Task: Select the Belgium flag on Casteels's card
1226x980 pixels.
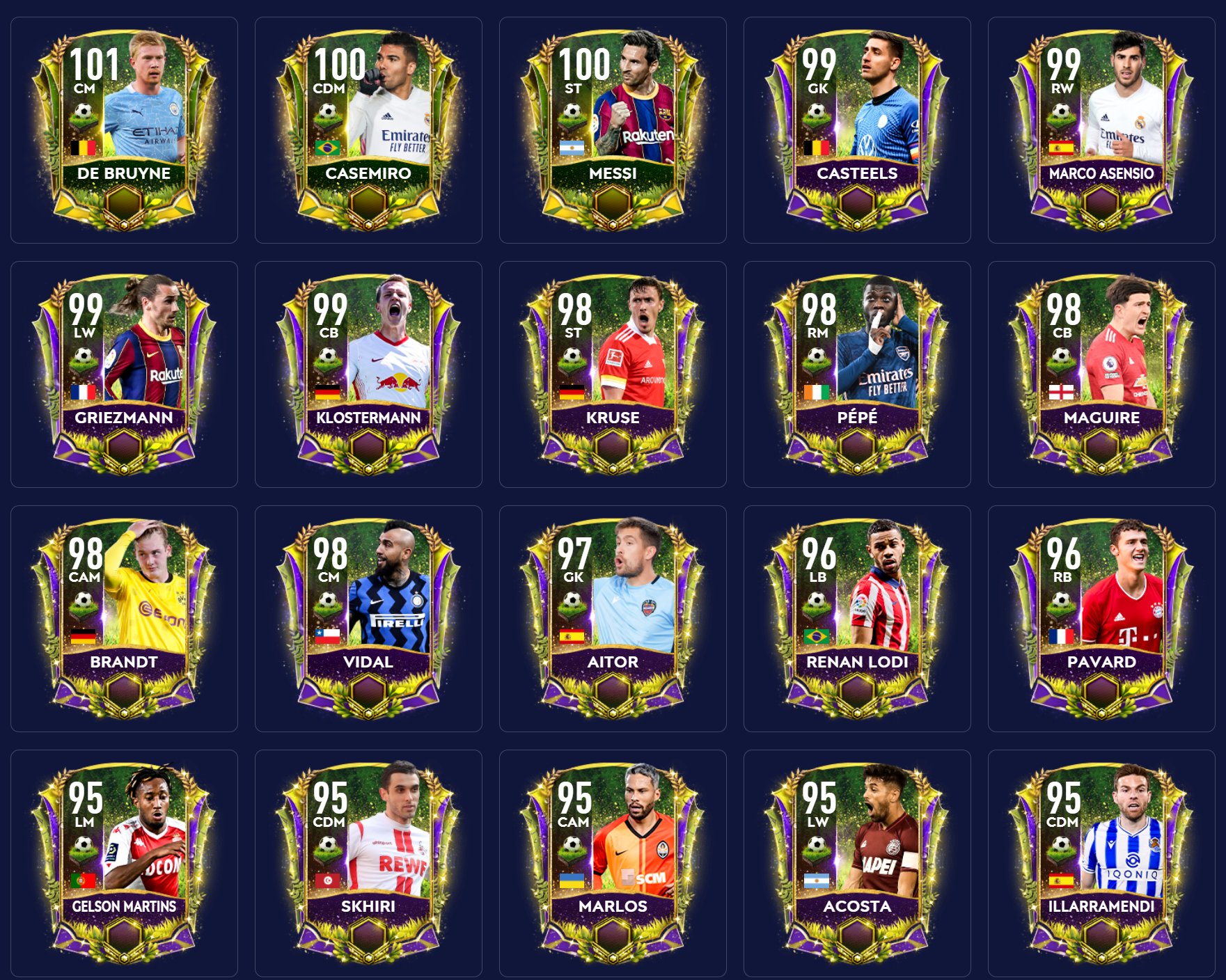Action: [816, 148]
